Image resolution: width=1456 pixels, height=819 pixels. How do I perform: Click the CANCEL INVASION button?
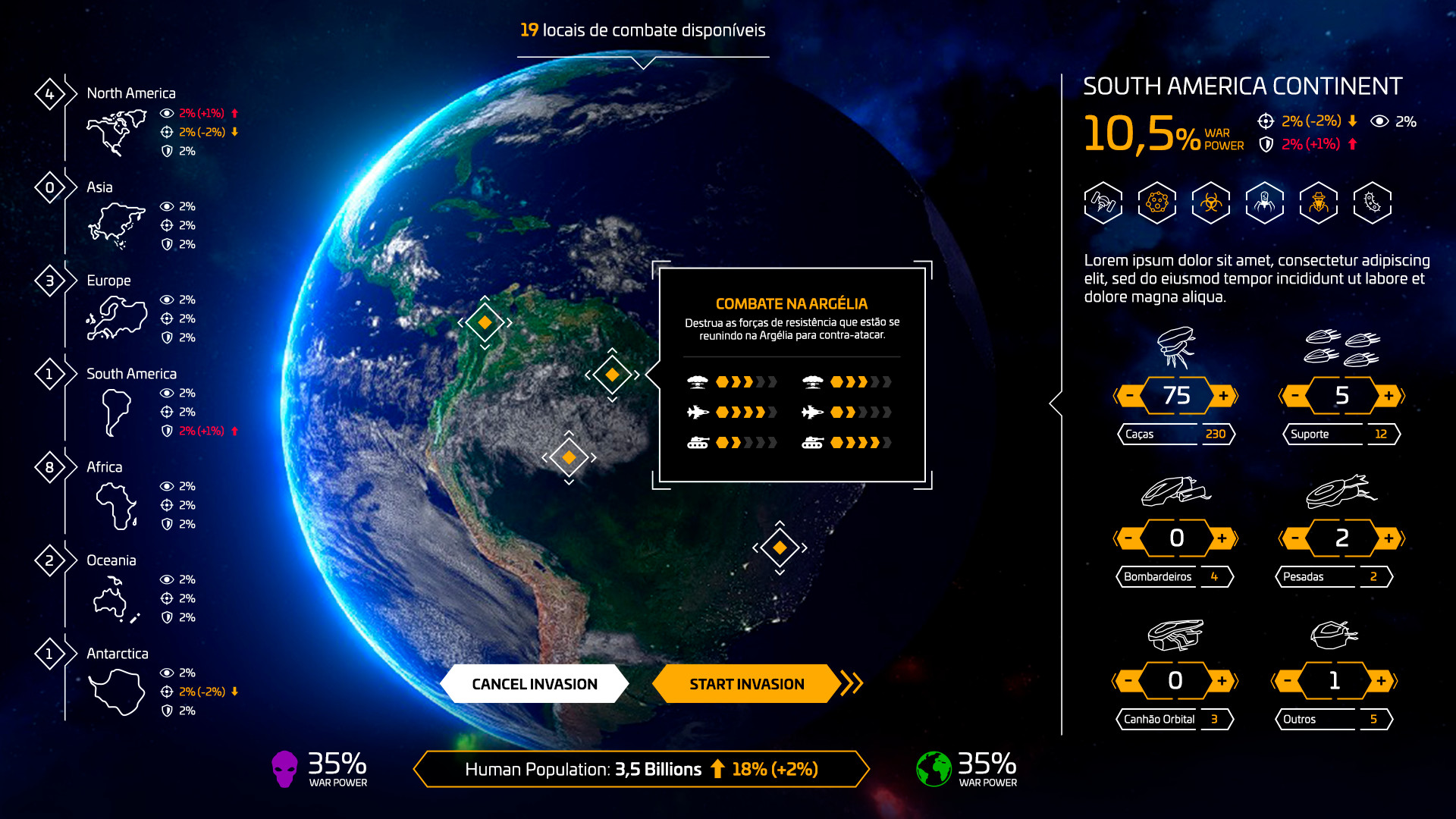point(535,683)
